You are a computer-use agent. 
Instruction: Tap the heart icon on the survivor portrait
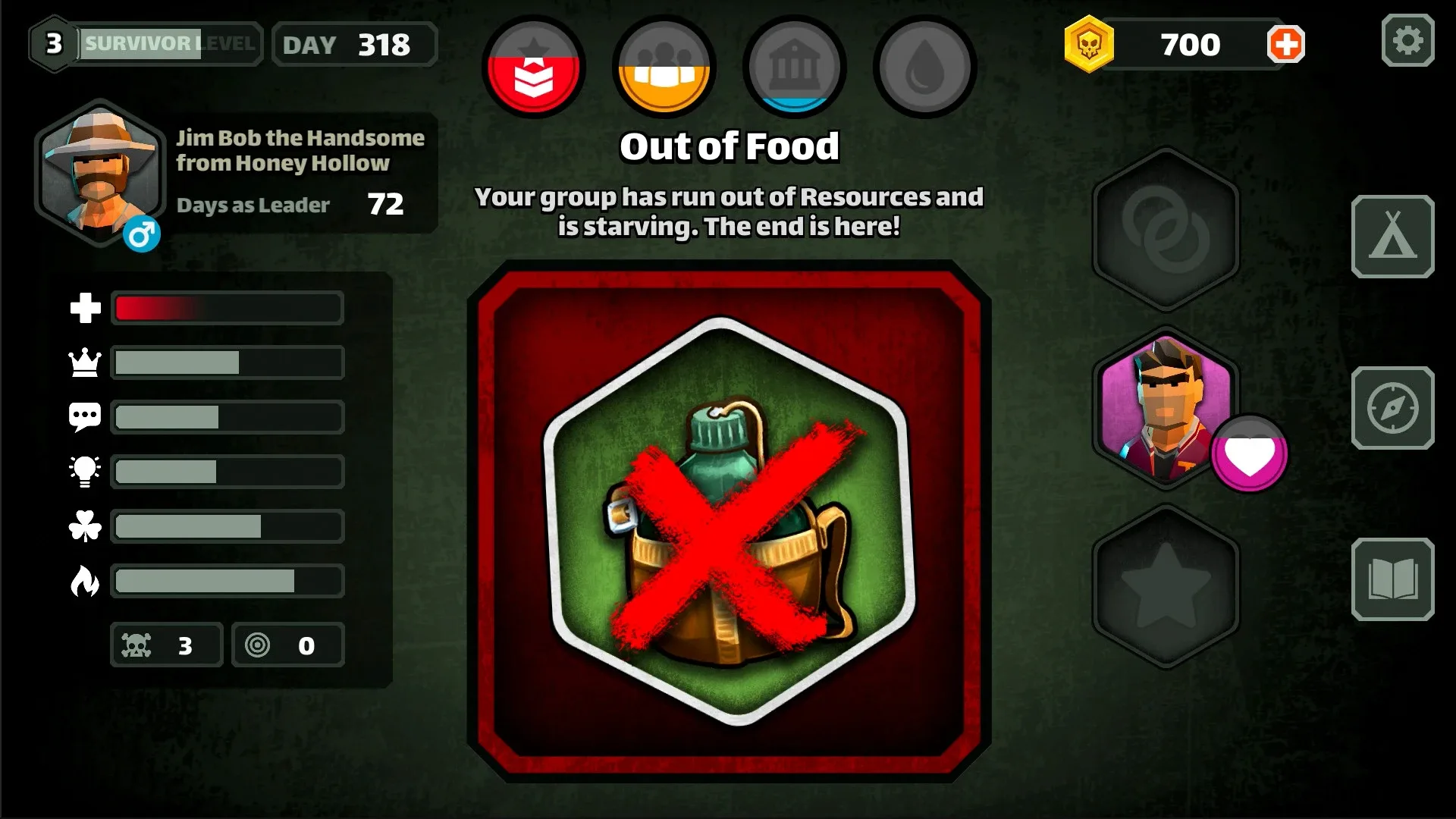point(1249,453)
